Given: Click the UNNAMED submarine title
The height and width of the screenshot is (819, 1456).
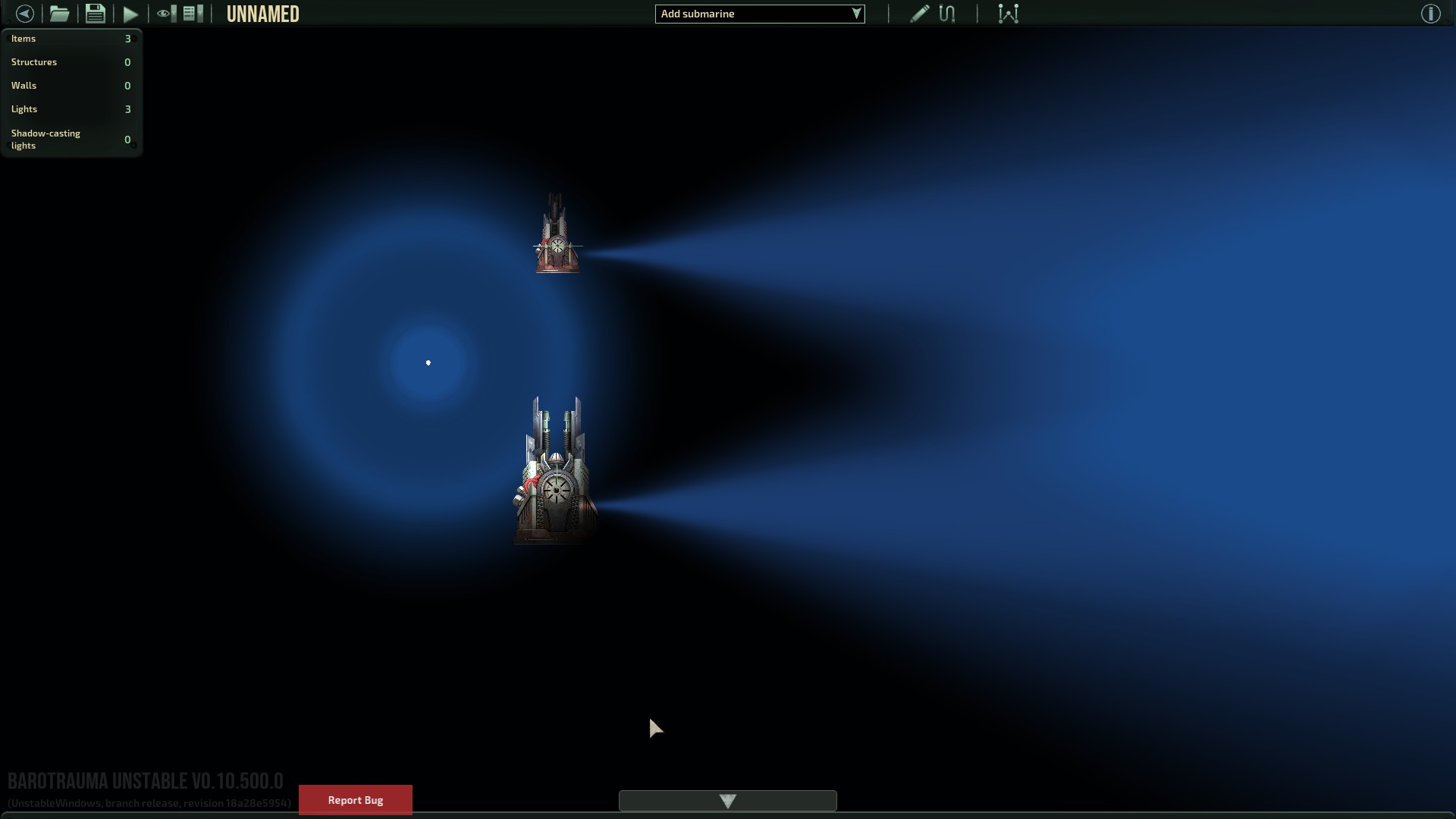Looking at the screenshot, I should 263,13.
